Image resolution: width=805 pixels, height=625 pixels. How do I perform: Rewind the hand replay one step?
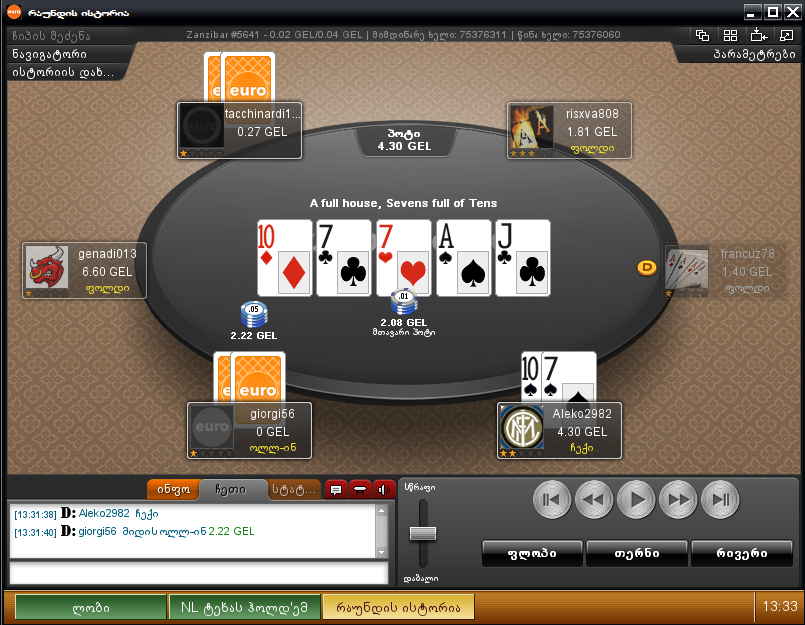pyautogui.click(x=594, y=498)
